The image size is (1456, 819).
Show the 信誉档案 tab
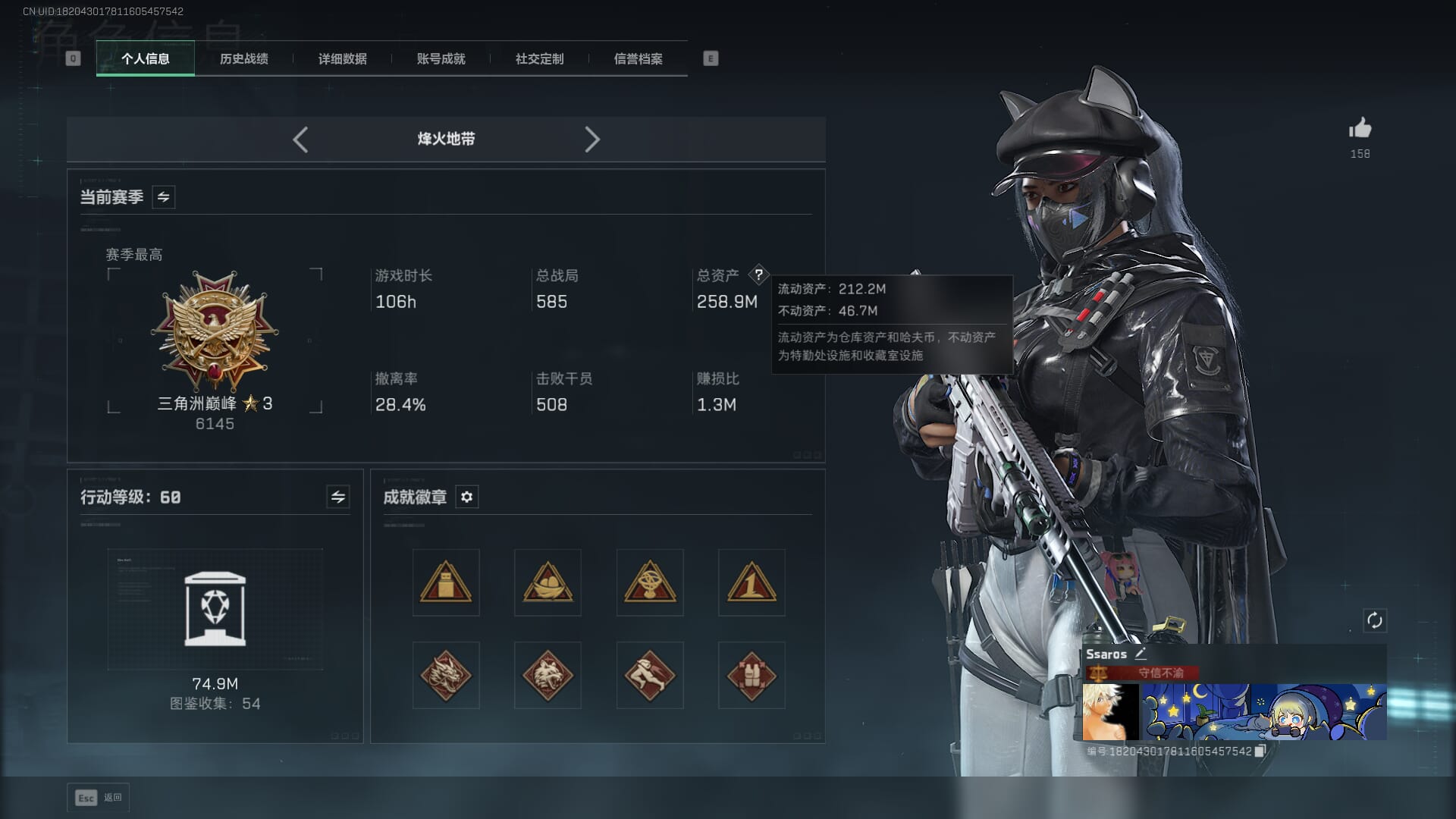[x=638, y=59]
